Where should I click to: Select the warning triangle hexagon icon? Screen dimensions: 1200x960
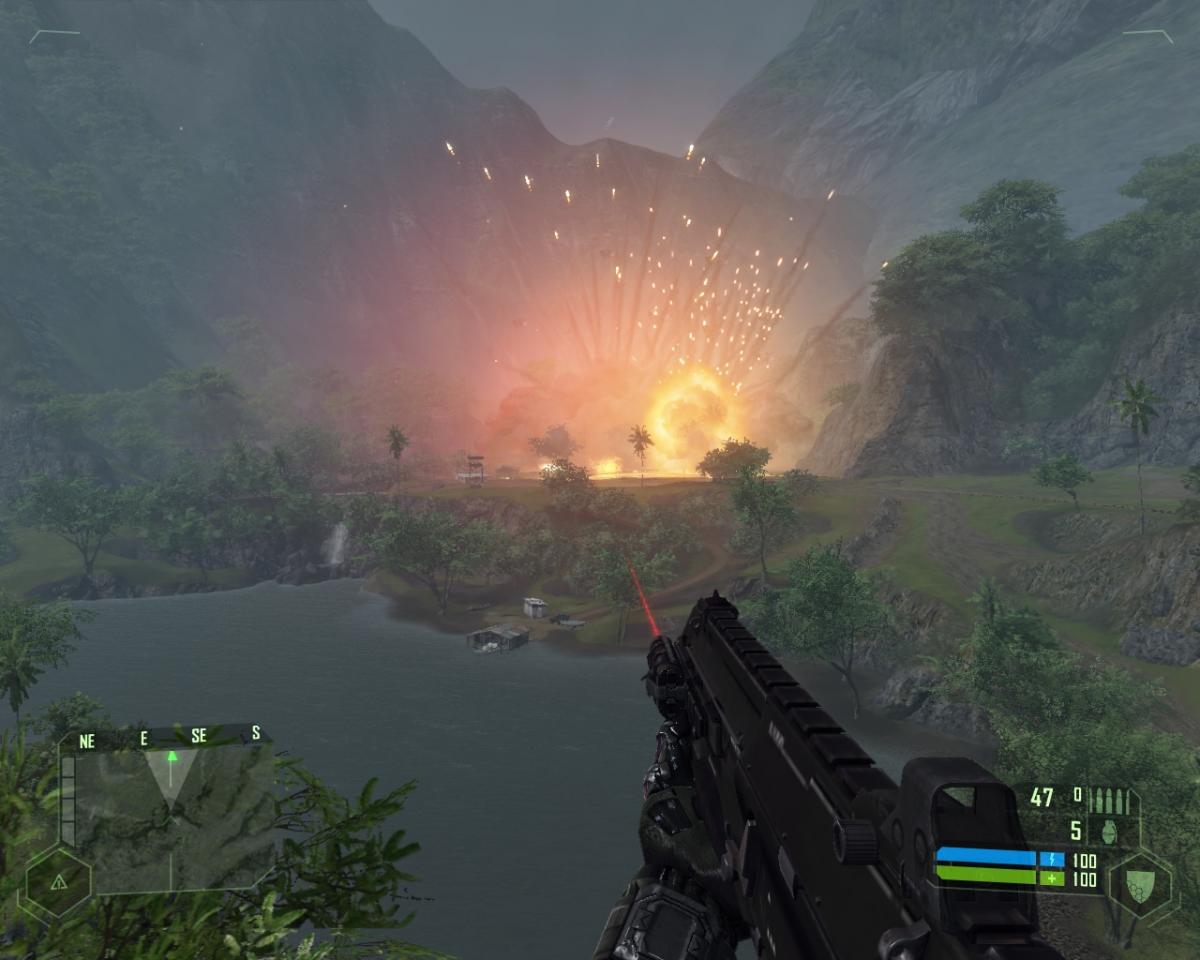tap(58, 882)
